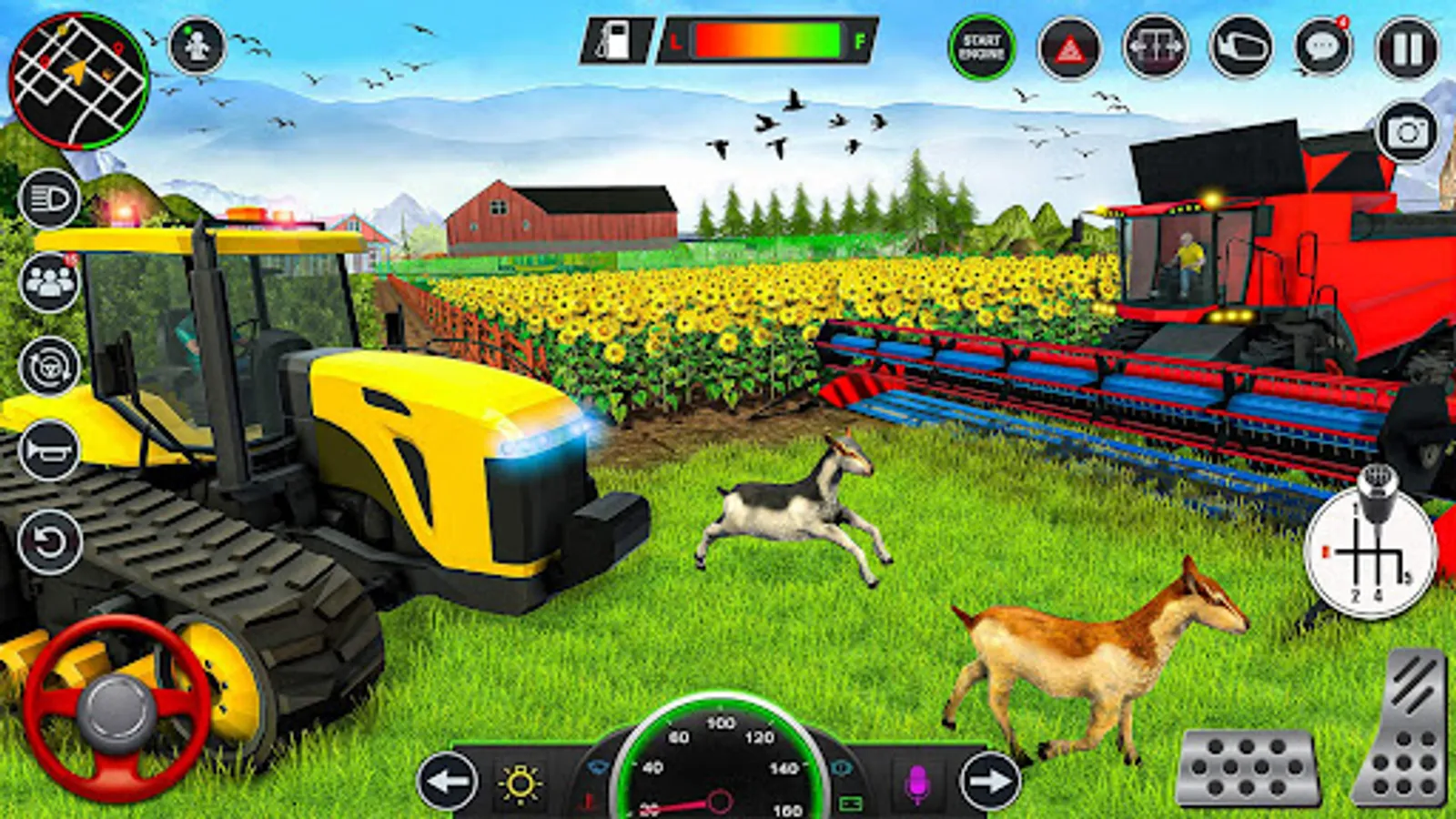Viewport: 1456px width, 819px height.
Task: Tap the fuel gauge bar
Action: pyautogui.click(x=769, y=41)
